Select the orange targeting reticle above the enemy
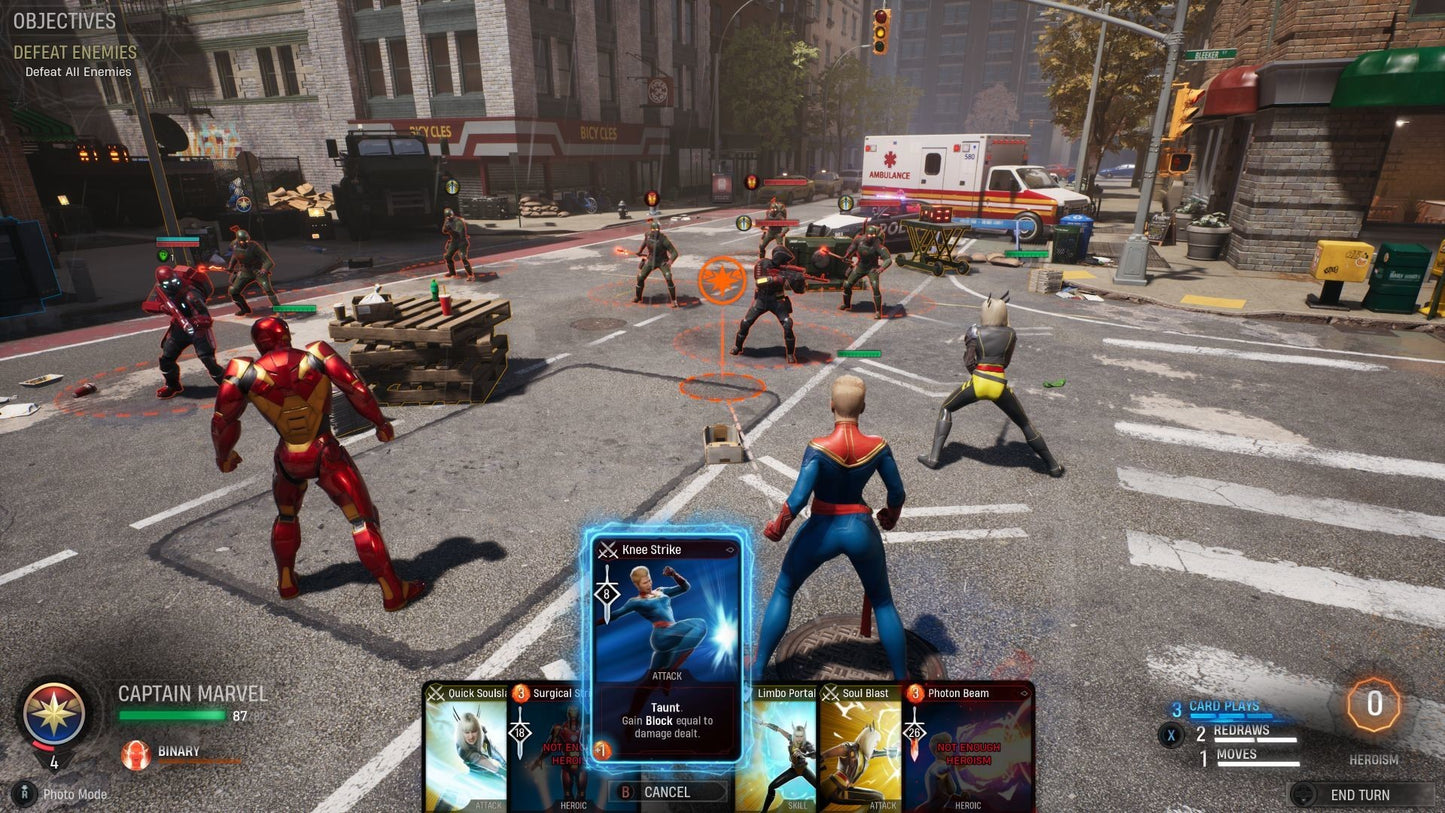 (x=722, y=280)
